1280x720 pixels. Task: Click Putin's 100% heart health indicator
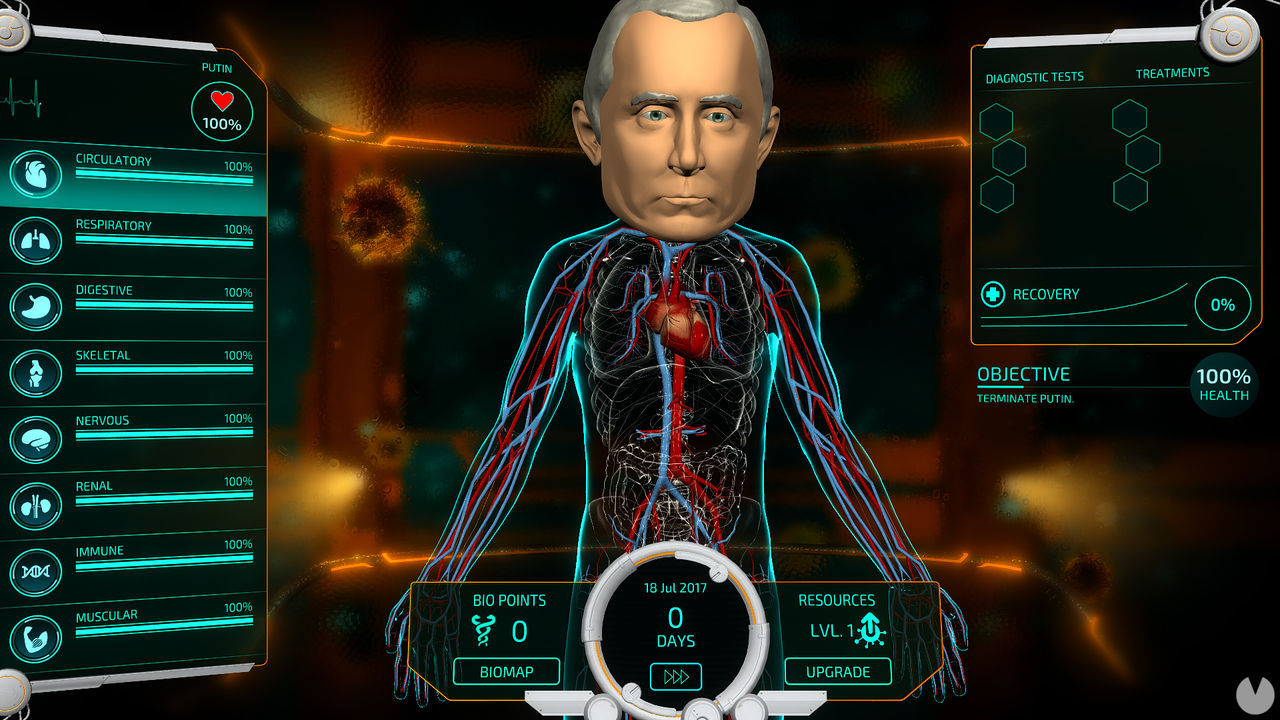(x=222, y=109)
